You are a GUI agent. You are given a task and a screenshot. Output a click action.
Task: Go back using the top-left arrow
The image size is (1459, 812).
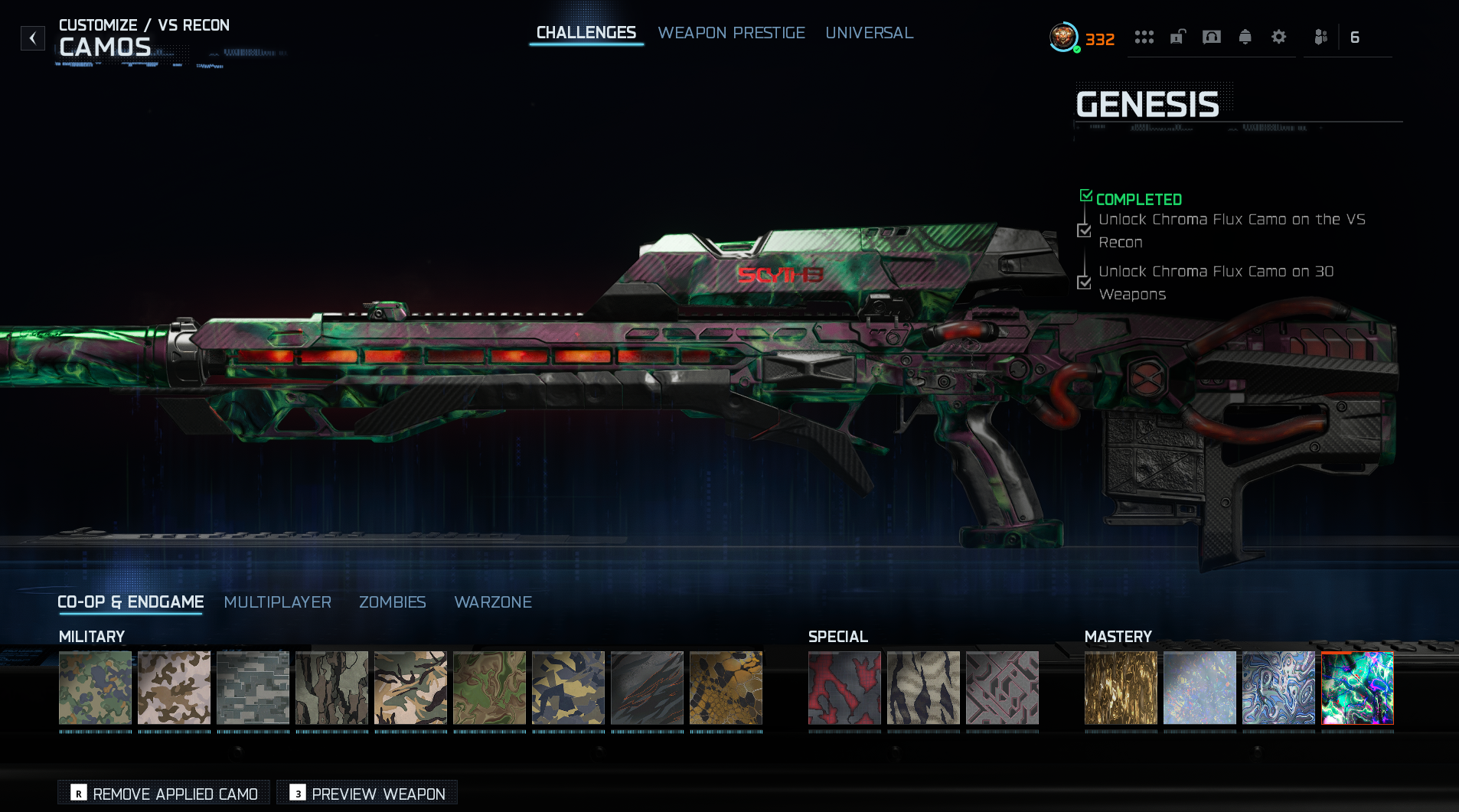pyautogui.click(x=32, y=38)
